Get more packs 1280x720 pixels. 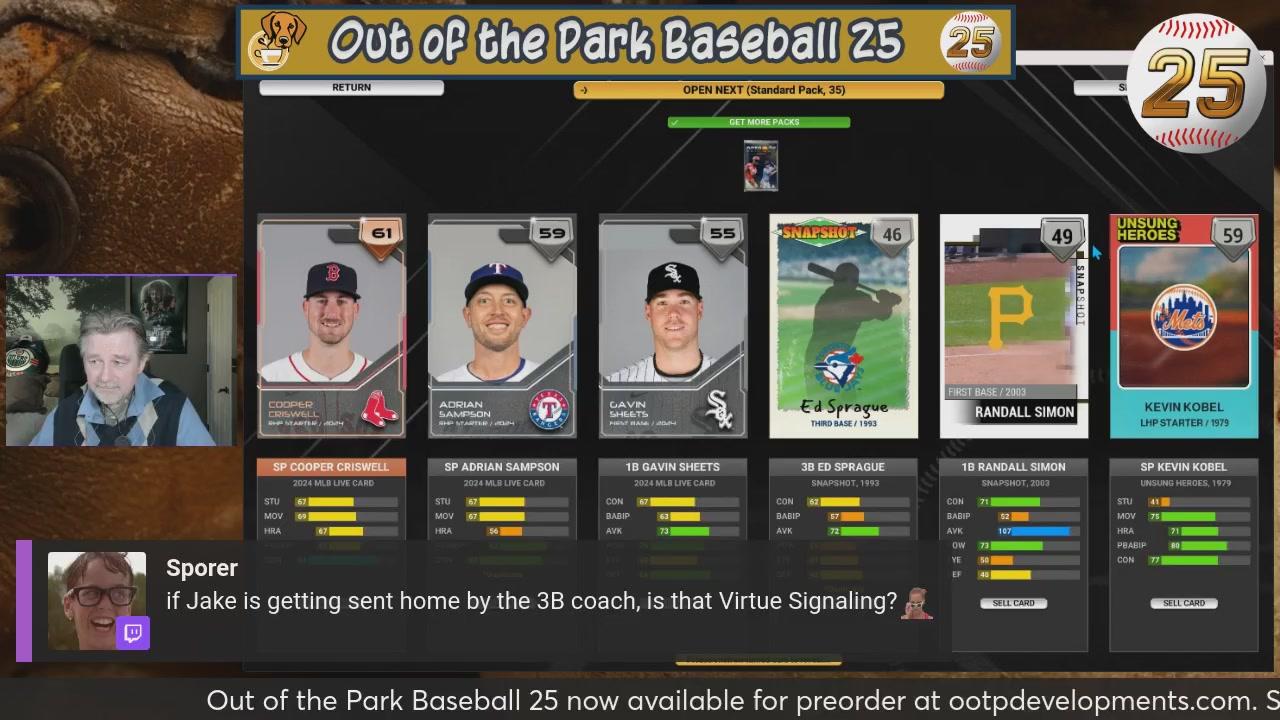[759, 122]
